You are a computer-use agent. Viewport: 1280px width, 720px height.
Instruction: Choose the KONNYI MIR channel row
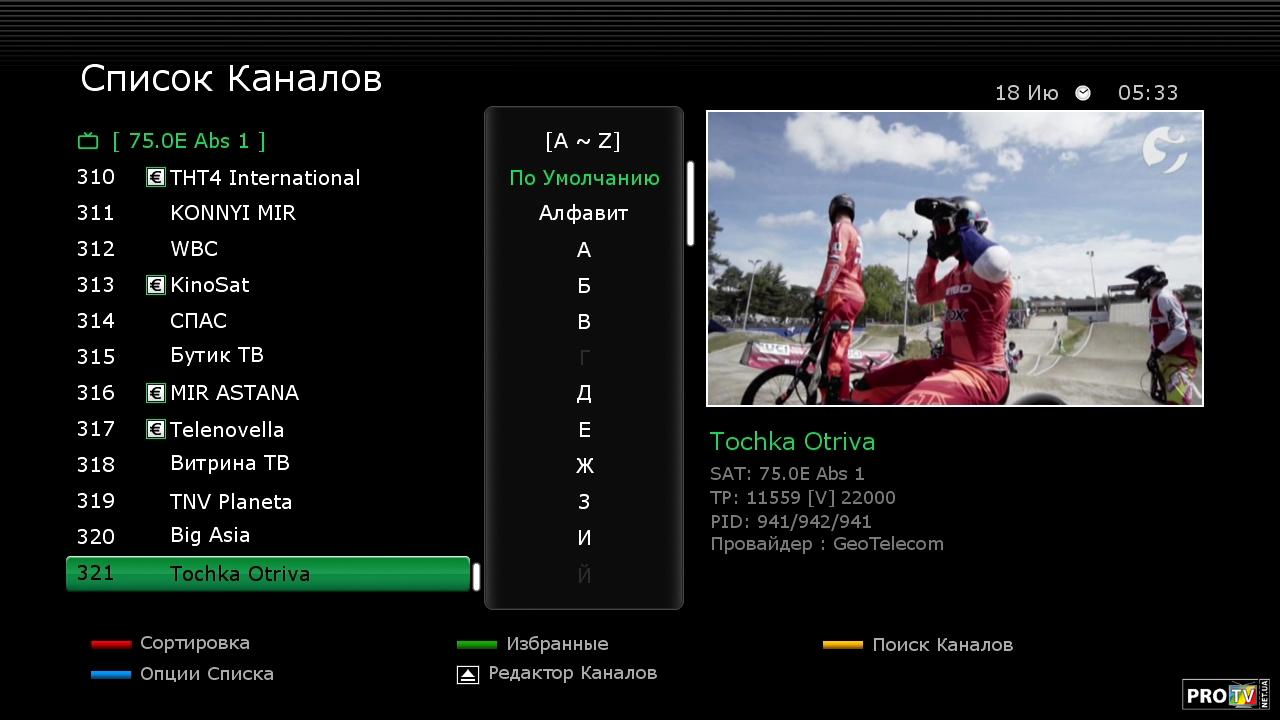point(232,213)
